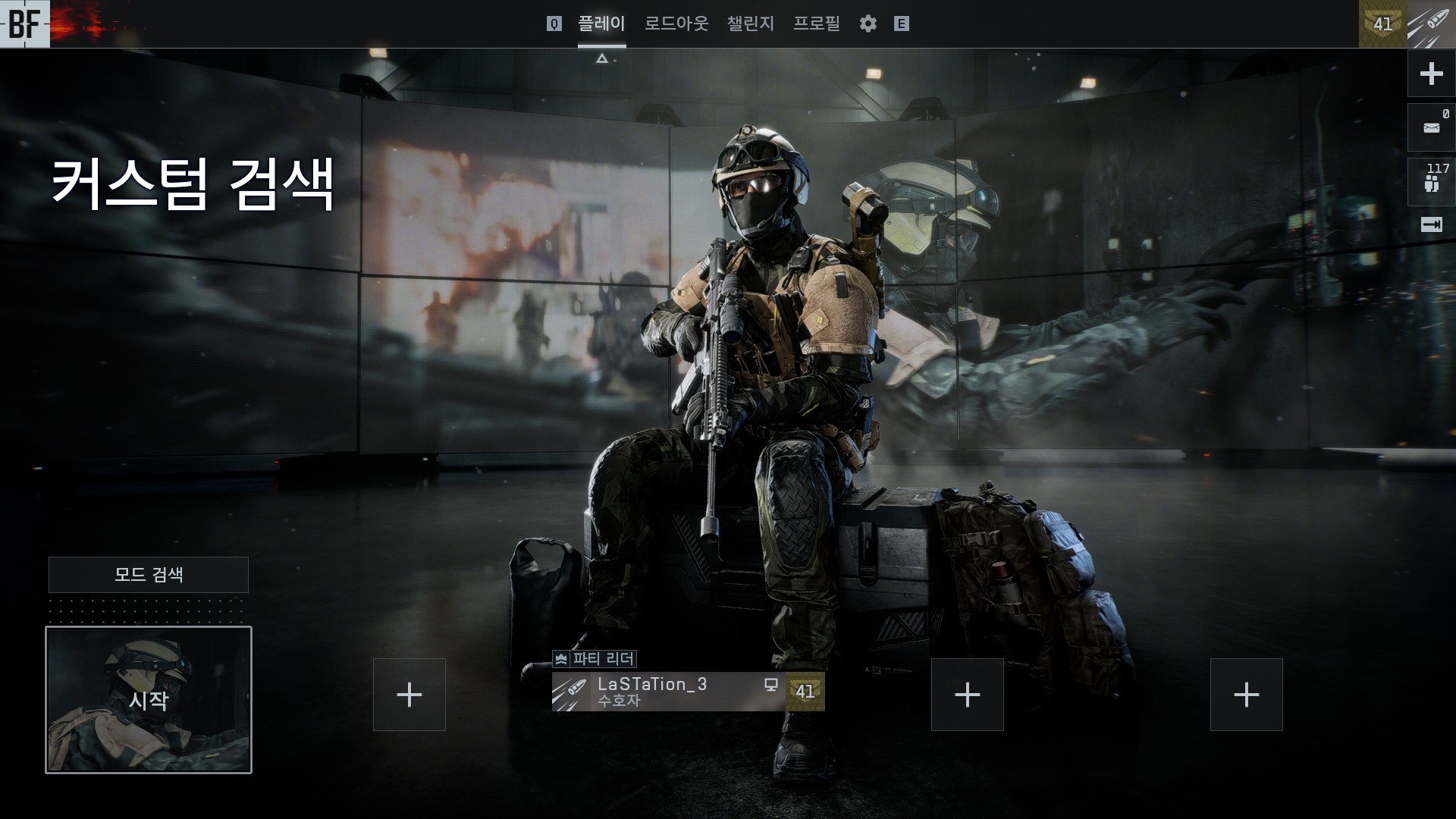The height and width of the screenshot is (819, 1456).
Task: Click the 모드 검색 button
Action: [149, 575]
